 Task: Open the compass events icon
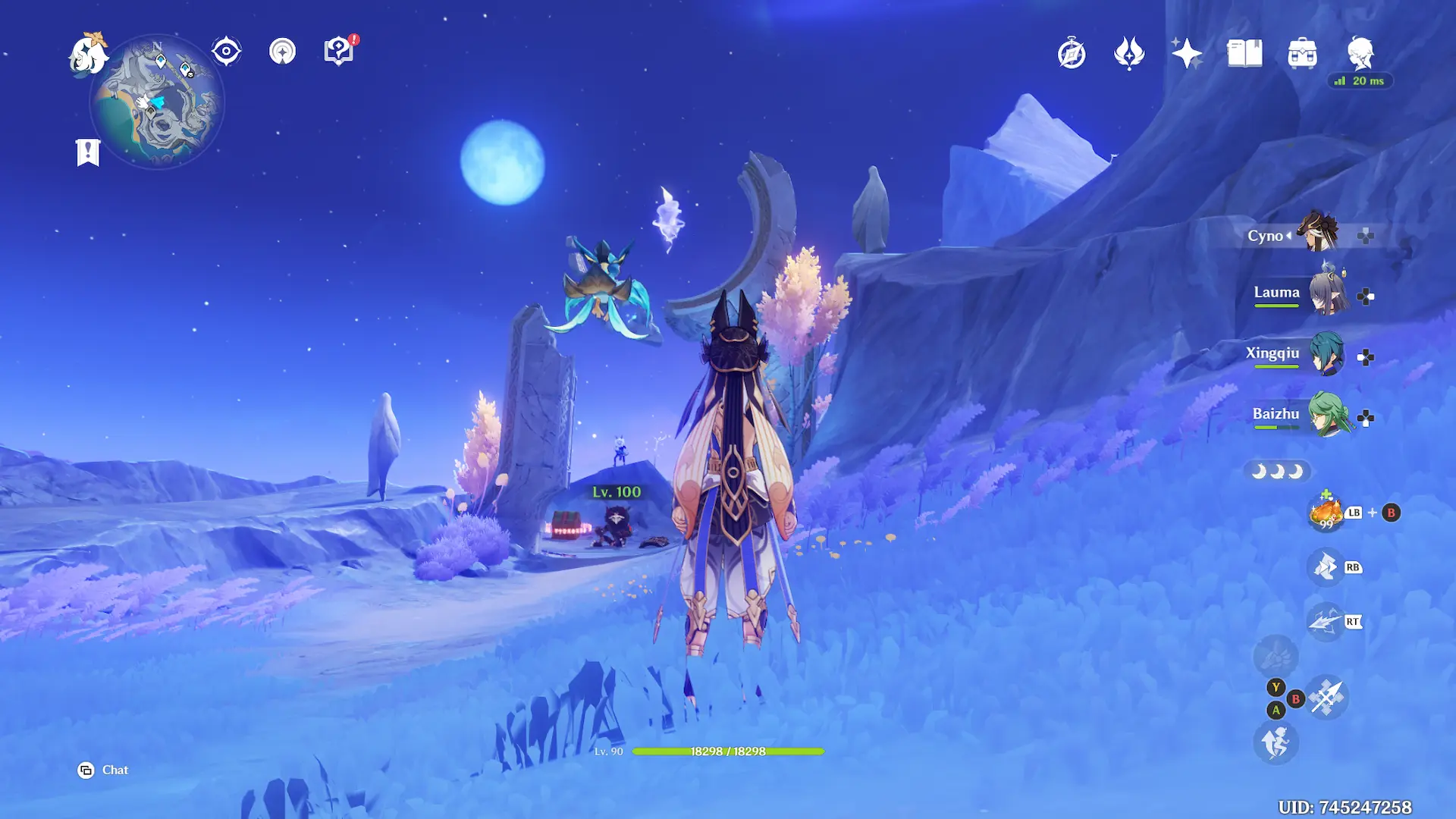point(1072,54)
